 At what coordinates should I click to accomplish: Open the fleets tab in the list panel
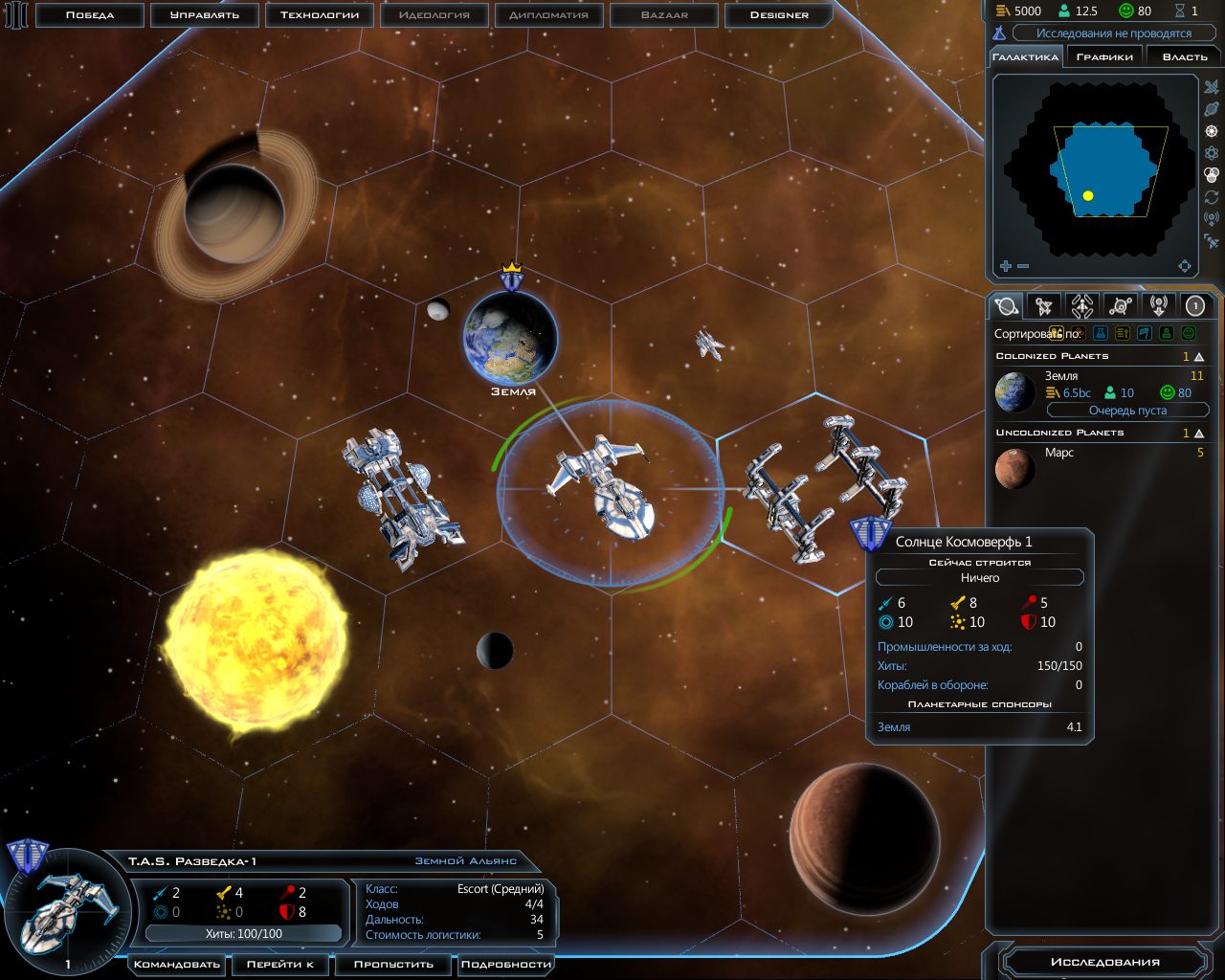[x=1080, y=306]
